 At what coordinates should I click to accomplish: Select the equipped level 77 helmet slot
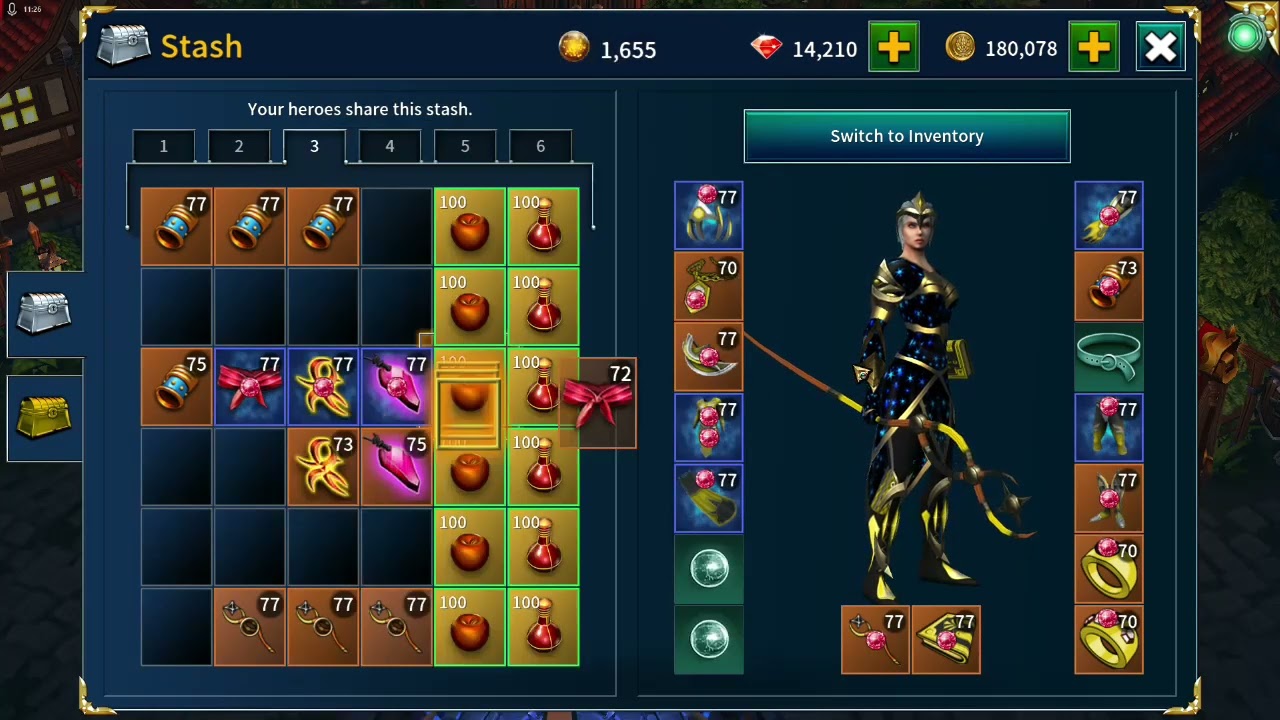pyautogui.click(x=709, y=215)
